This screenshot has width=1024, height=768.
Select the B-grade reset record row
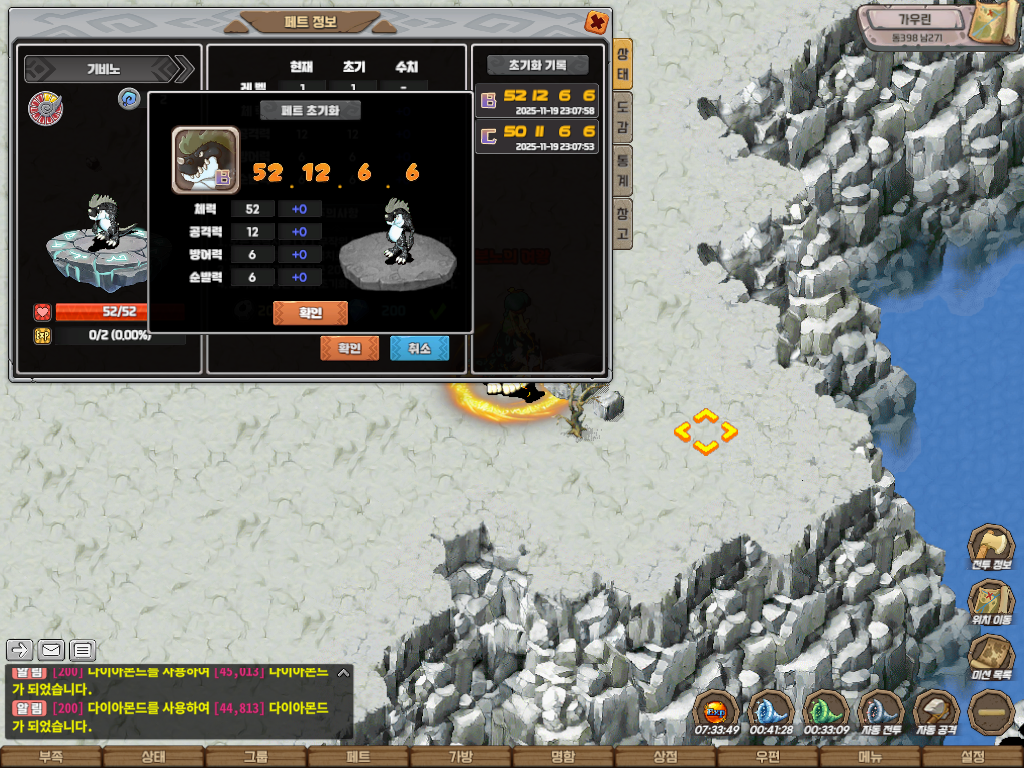[537, 101]
